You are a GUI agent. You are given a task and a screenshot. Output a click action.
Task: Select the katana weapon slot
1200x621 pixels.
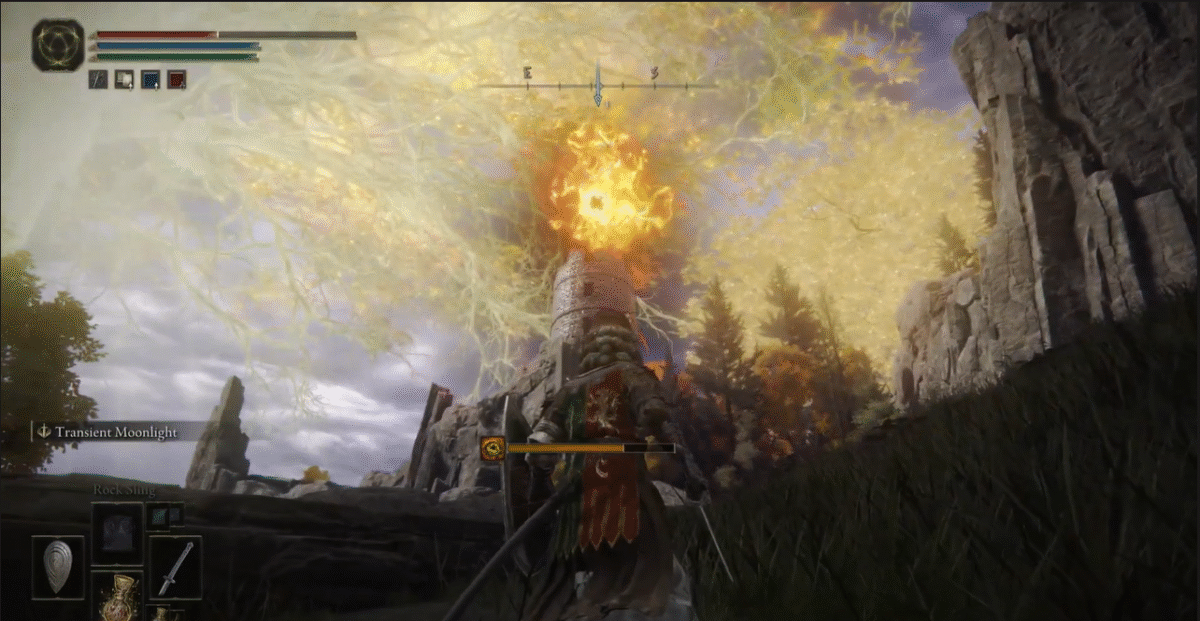pos(175,567)
